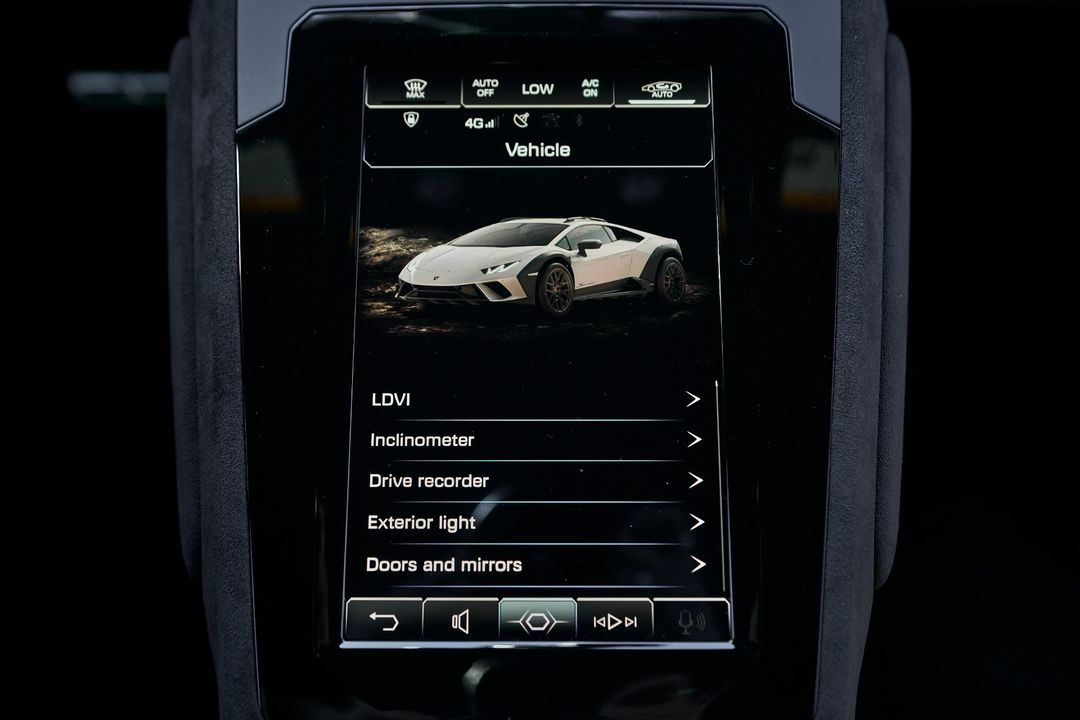
Task: Open the LDVI menu entry
Action: click(536, 399)
